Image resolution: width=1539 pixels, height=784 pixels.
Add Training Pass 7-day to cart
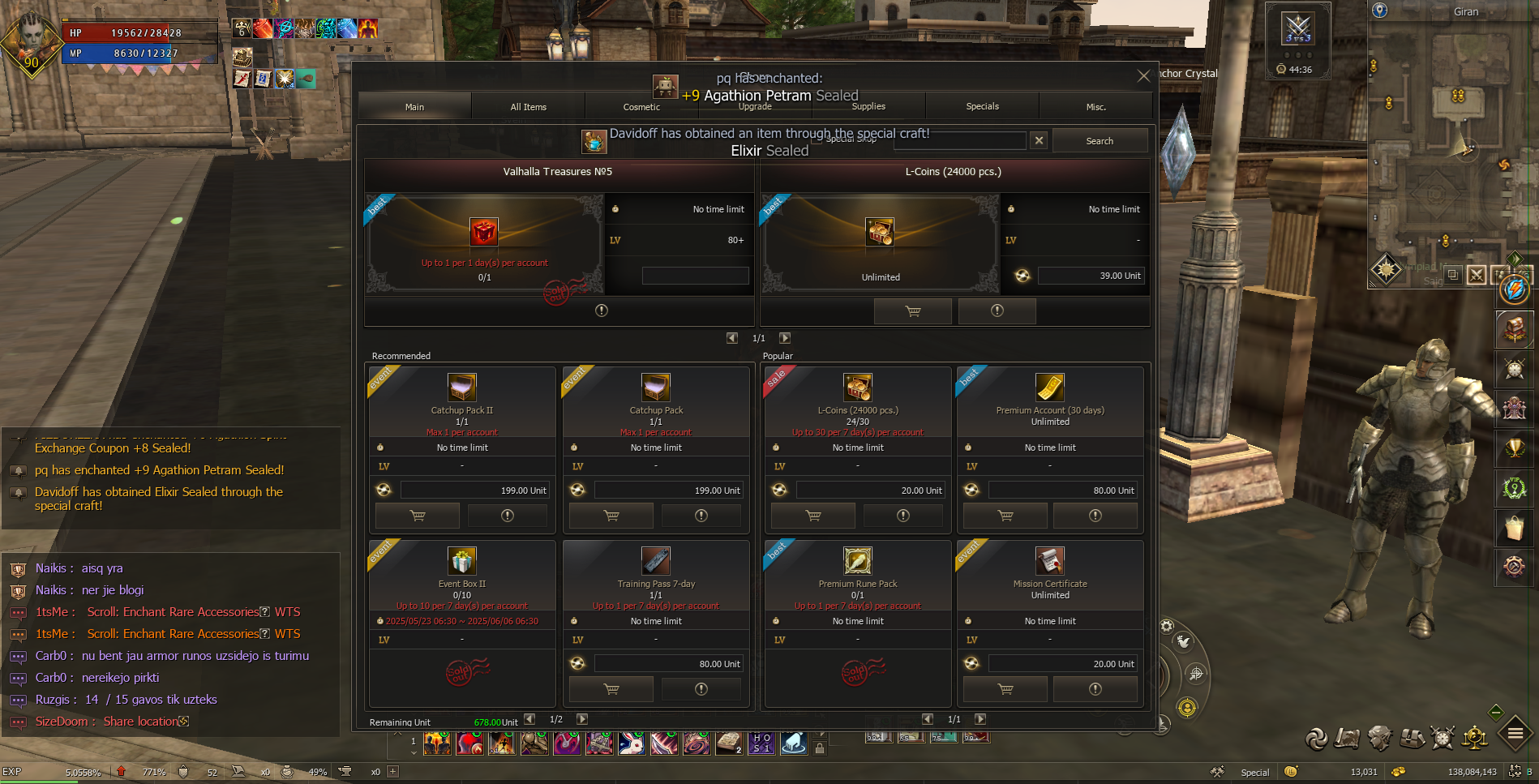[x=611, y=689]
